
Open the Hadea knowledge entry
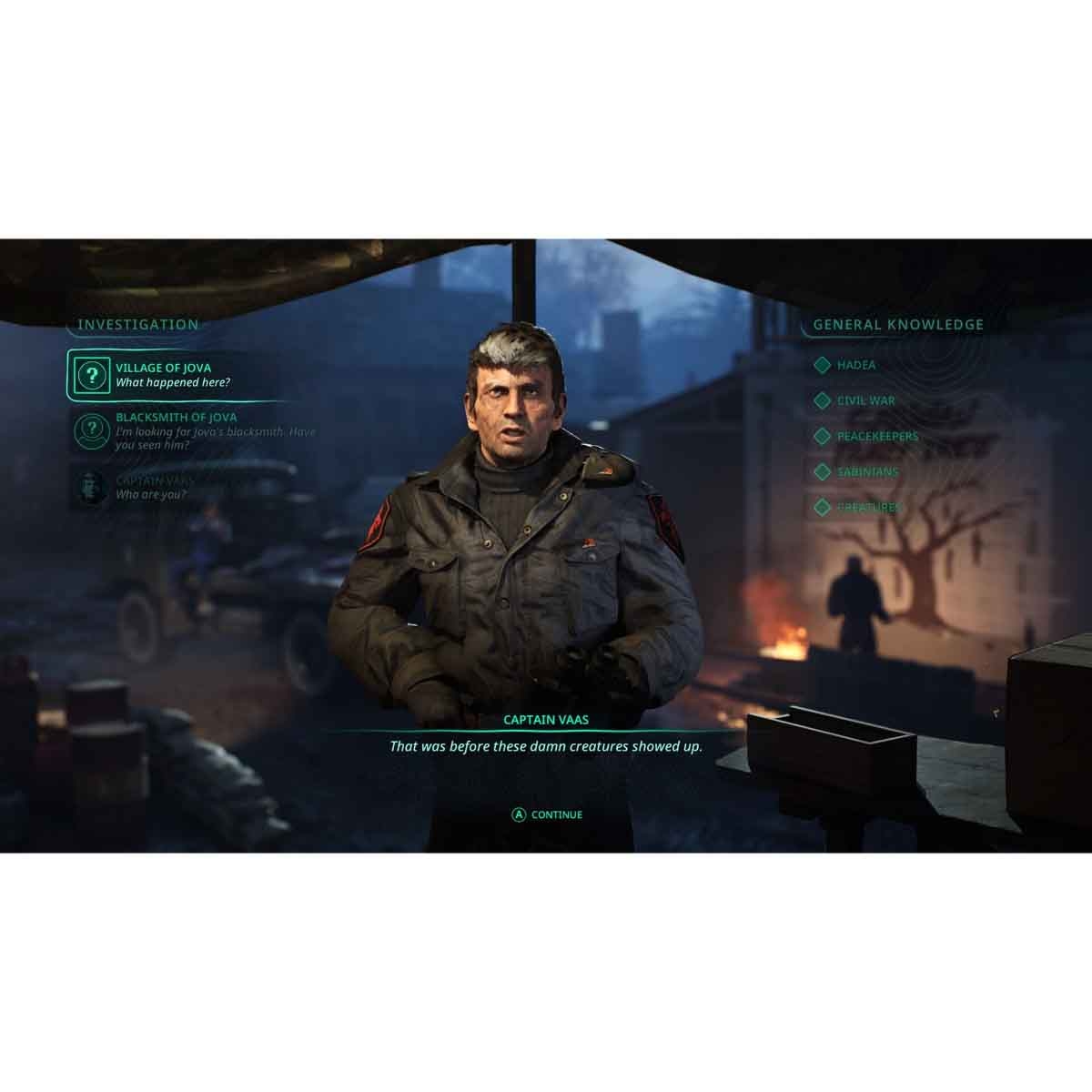tap(855, 365)
